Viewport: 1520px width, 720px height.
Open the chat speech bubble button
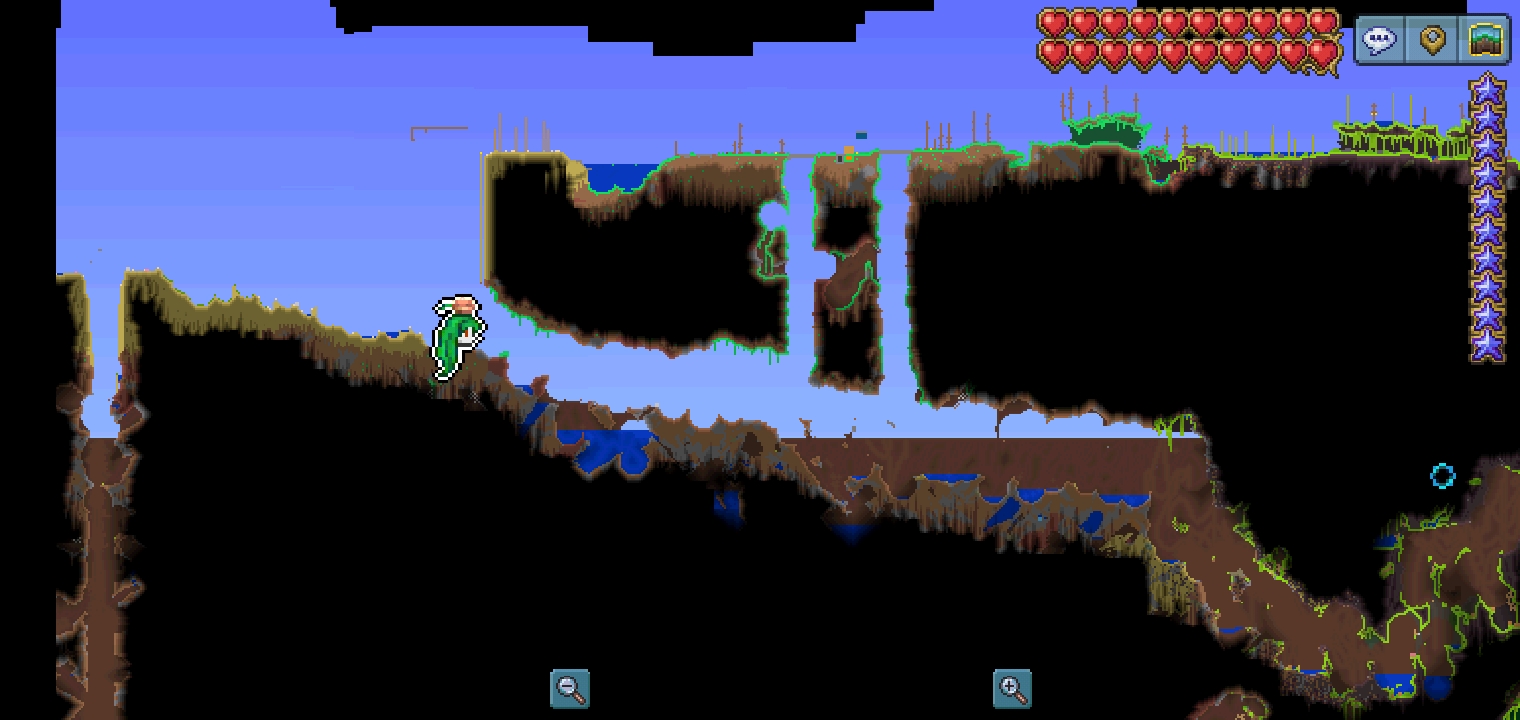point(1381,41)
